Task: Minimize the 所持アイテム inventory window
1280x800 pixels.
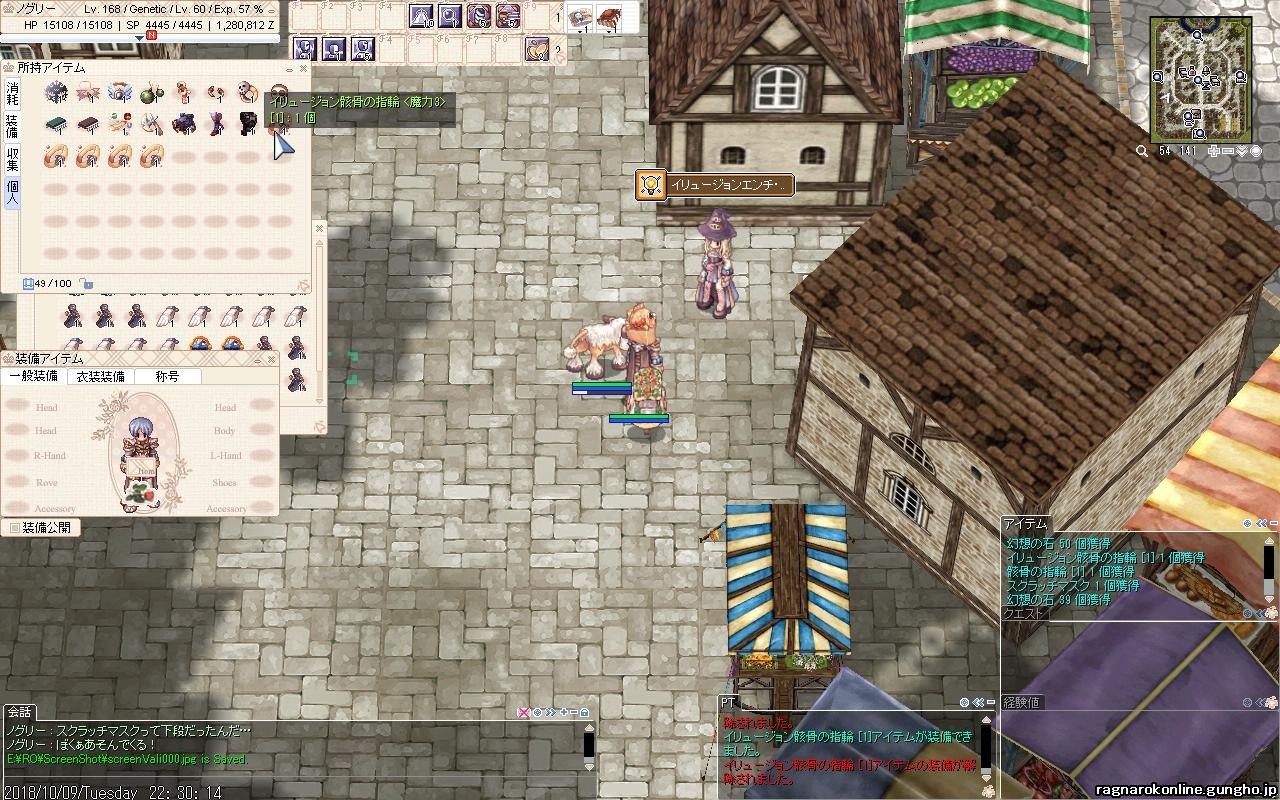Action: pyautogui.click(x=289, y=69)
